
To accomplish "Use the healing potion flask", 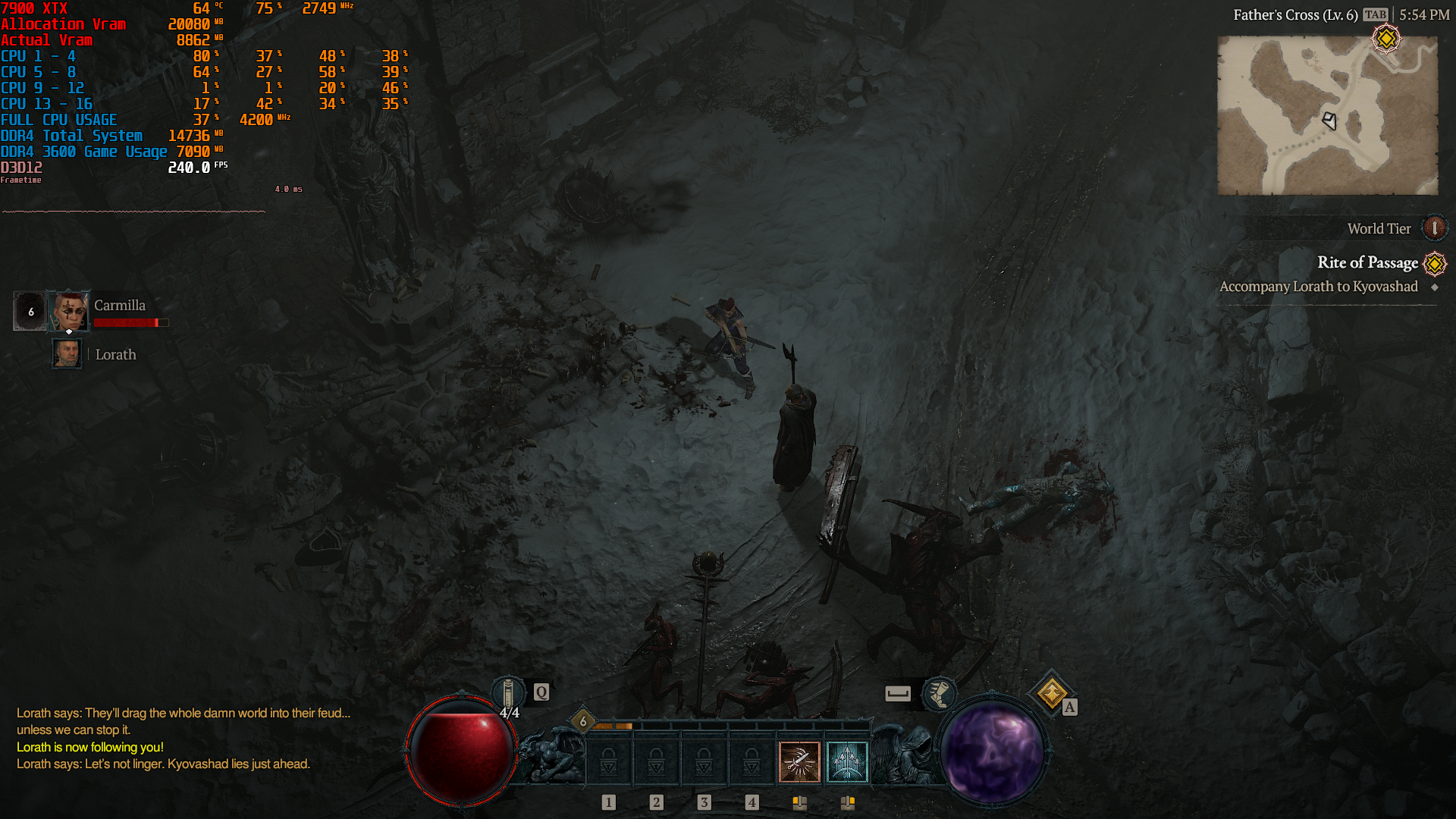I will coord(508,693).
